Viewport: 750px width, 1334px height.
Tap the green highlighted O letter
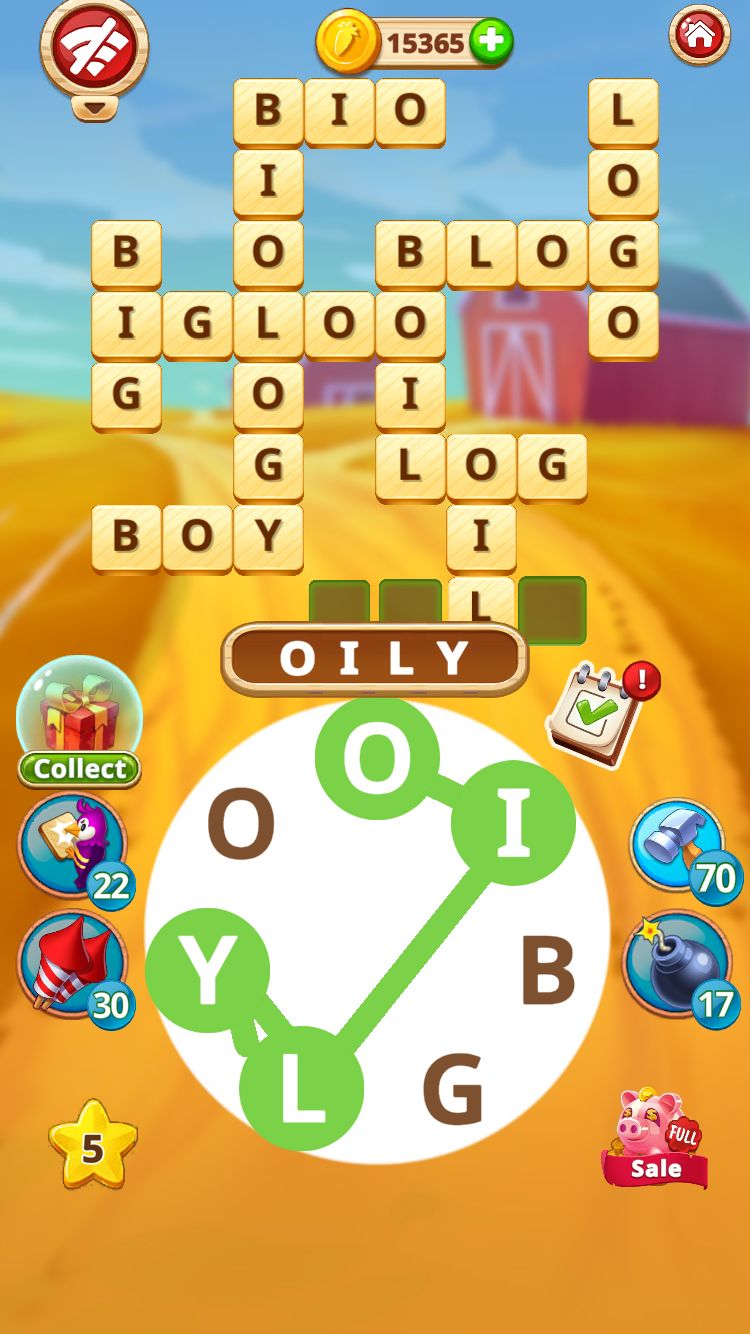pos(377,759)
